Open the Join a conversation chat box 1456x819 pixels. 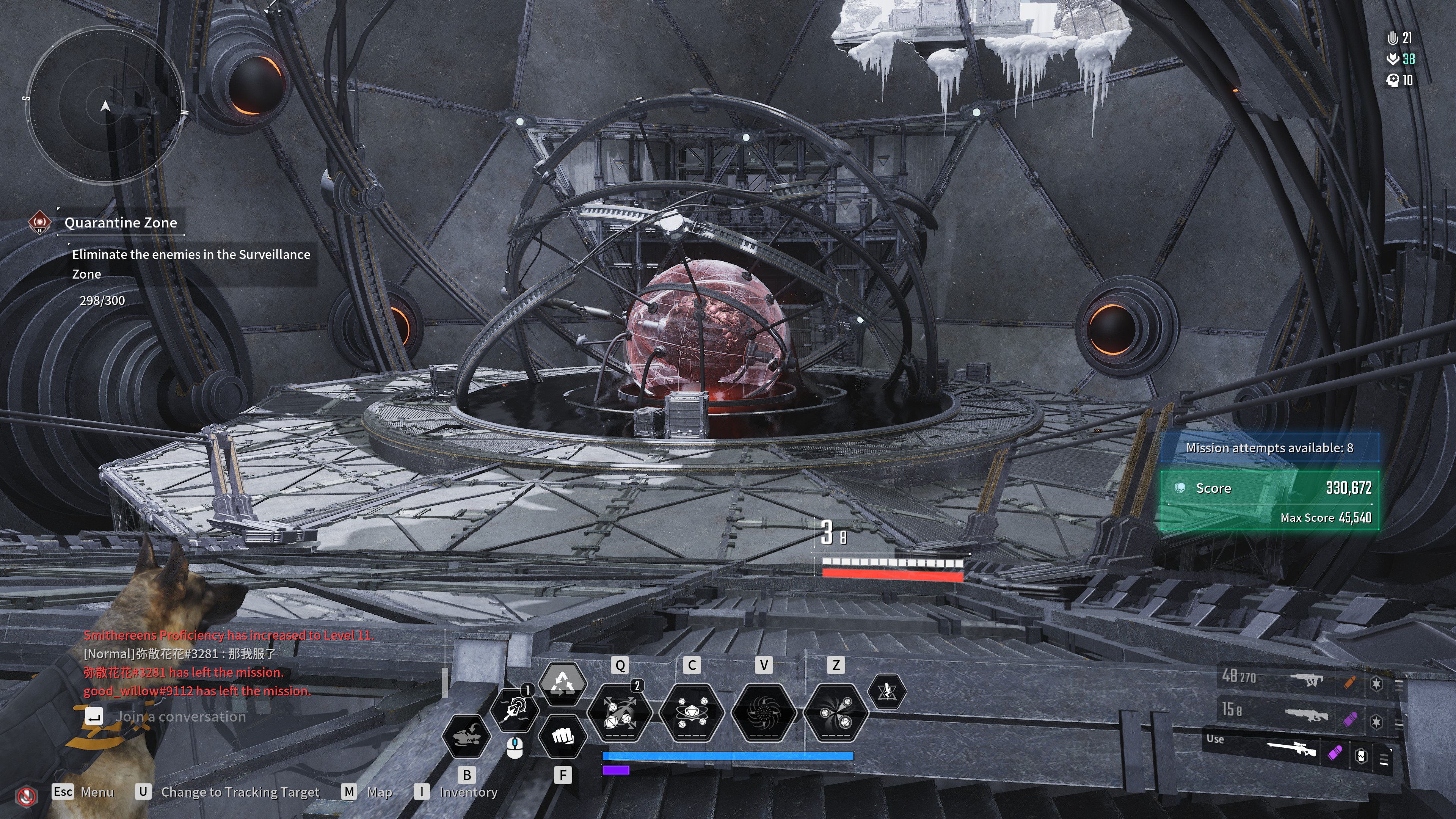pyautogui.click(x=180, y=717)
